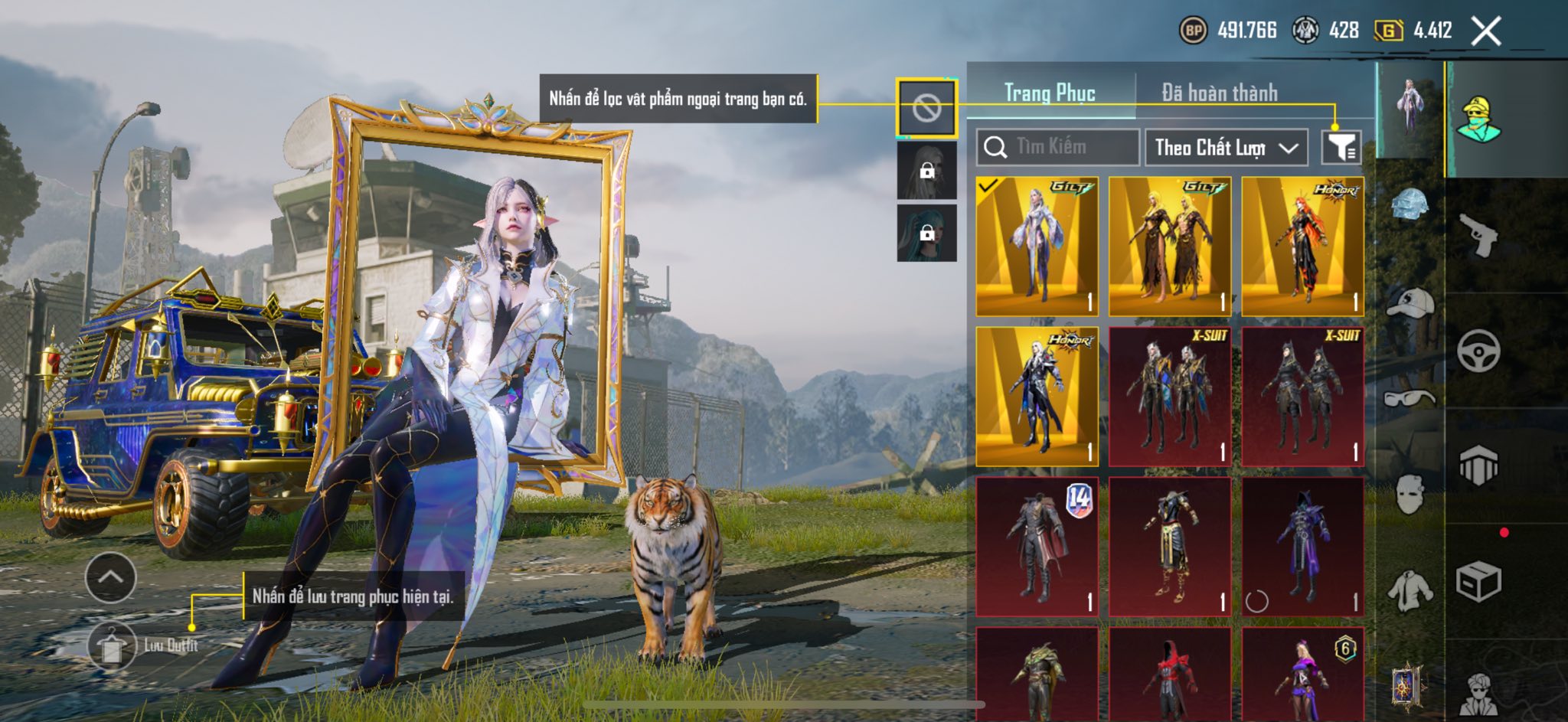
Task: Pick the purple hooded outfit tile
Action: click(x=1302, y=547)
